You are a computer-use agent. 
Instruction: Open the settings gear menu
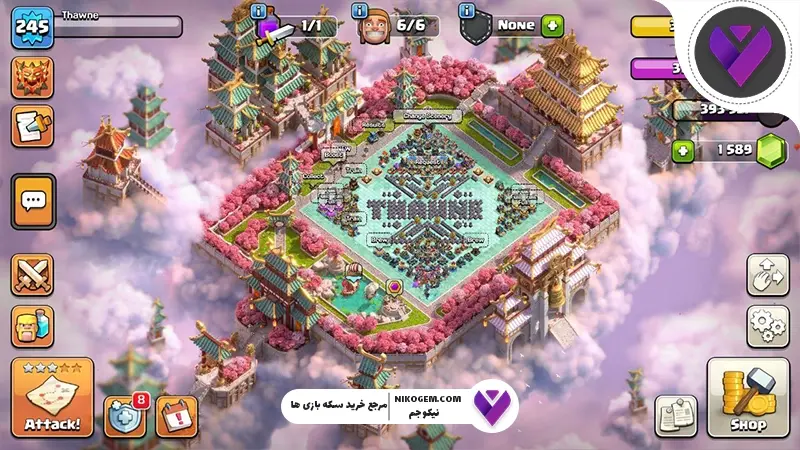tap(767, 326)
